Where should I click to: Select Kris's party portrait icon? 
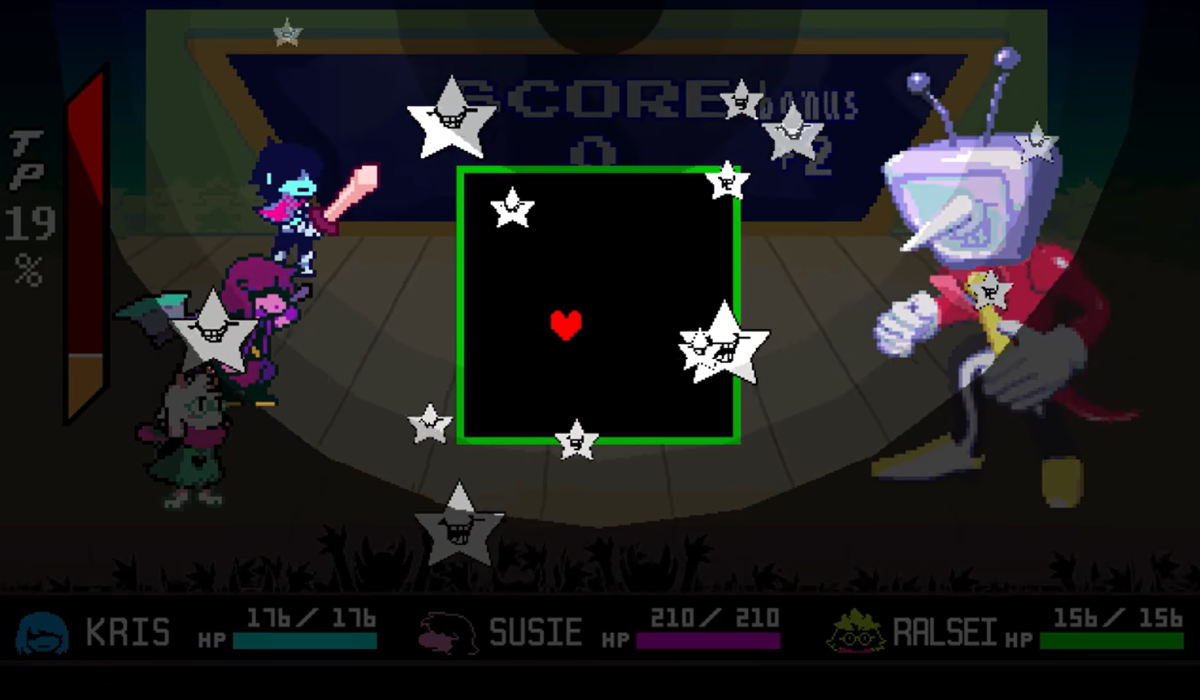point(42,633)
